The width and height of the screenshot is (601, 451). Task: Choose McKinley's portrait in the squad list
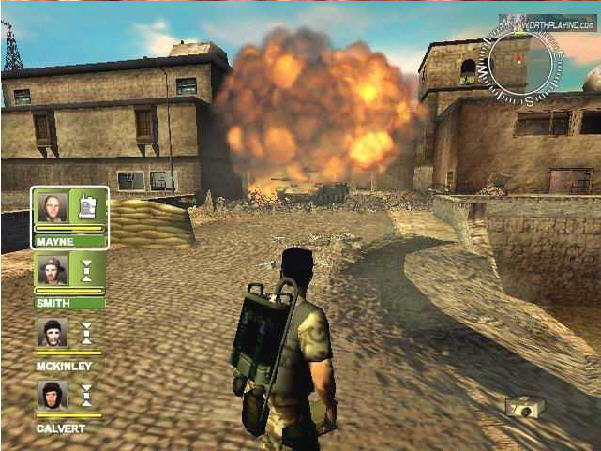point(52,333)
